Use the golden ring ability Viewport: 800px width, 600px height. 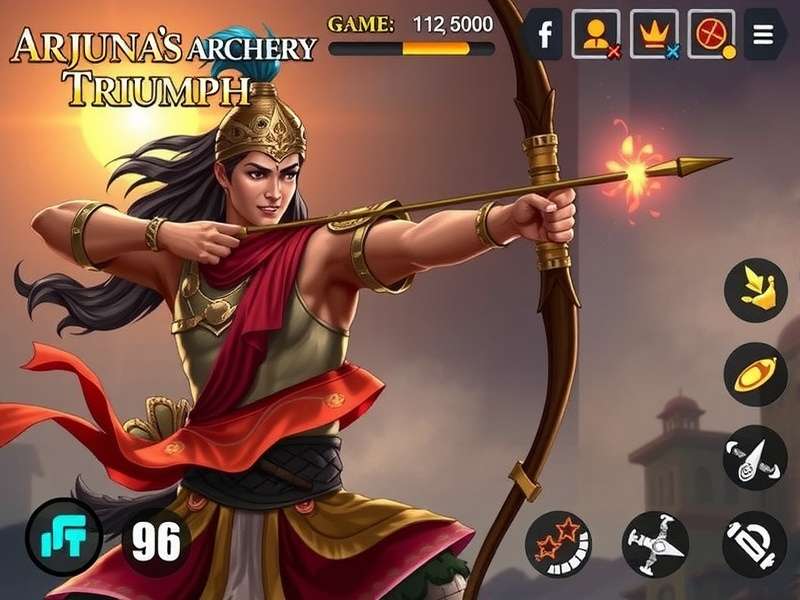755,374
